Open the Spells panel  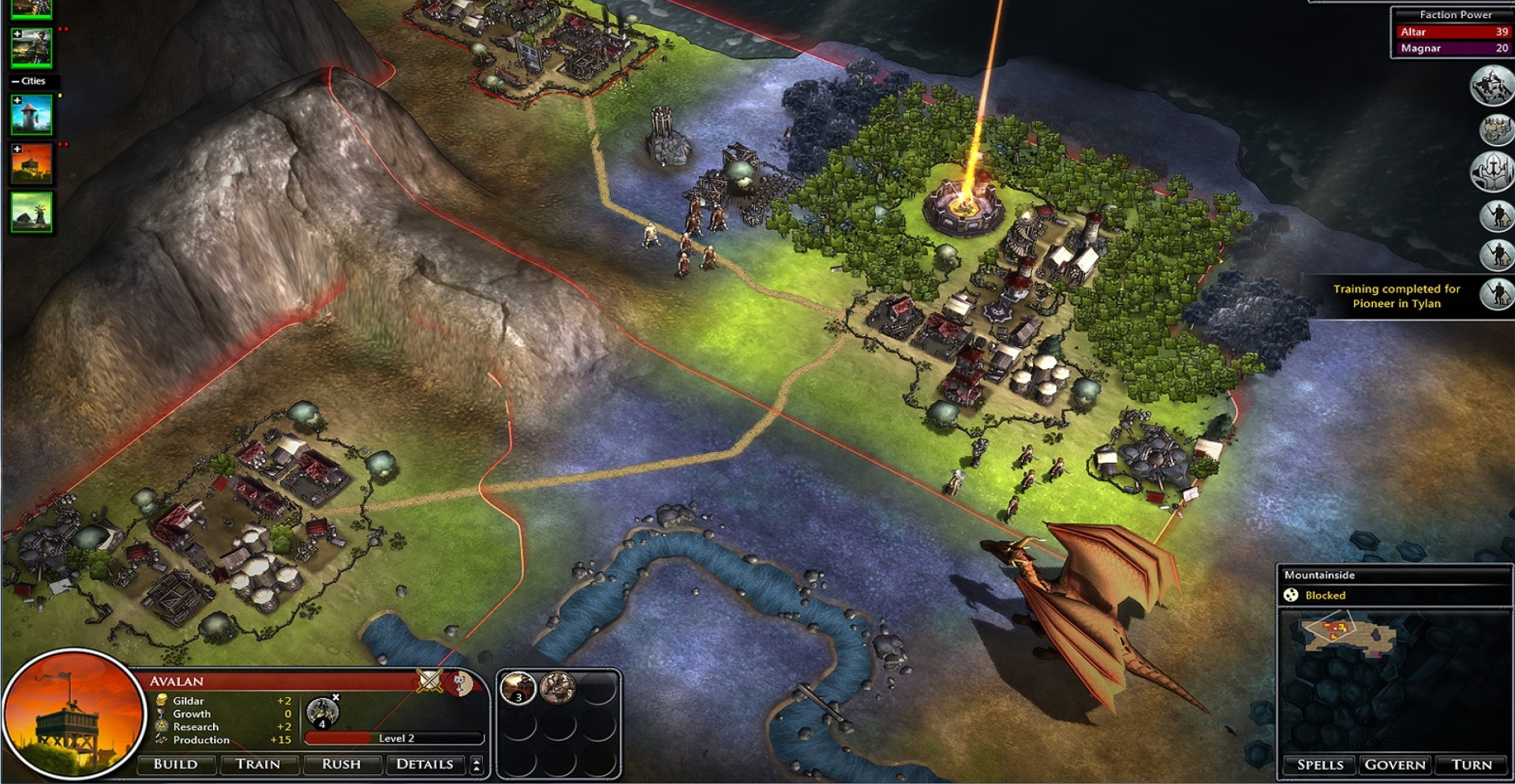(x=1320, y=764)
